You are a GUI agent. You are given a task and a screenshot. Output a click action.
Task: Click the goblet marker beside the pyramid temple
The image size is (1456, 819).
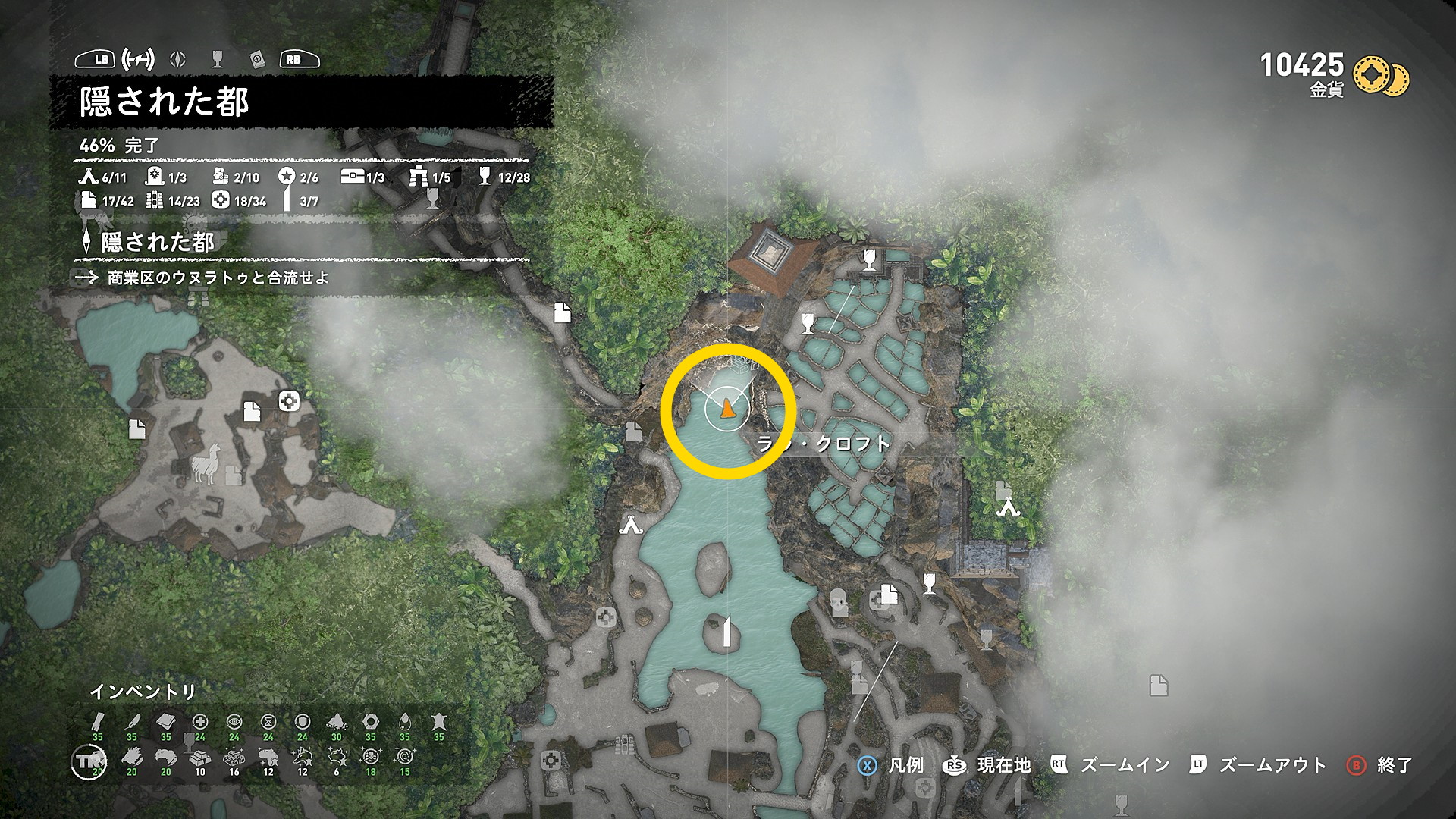[869, 260]
